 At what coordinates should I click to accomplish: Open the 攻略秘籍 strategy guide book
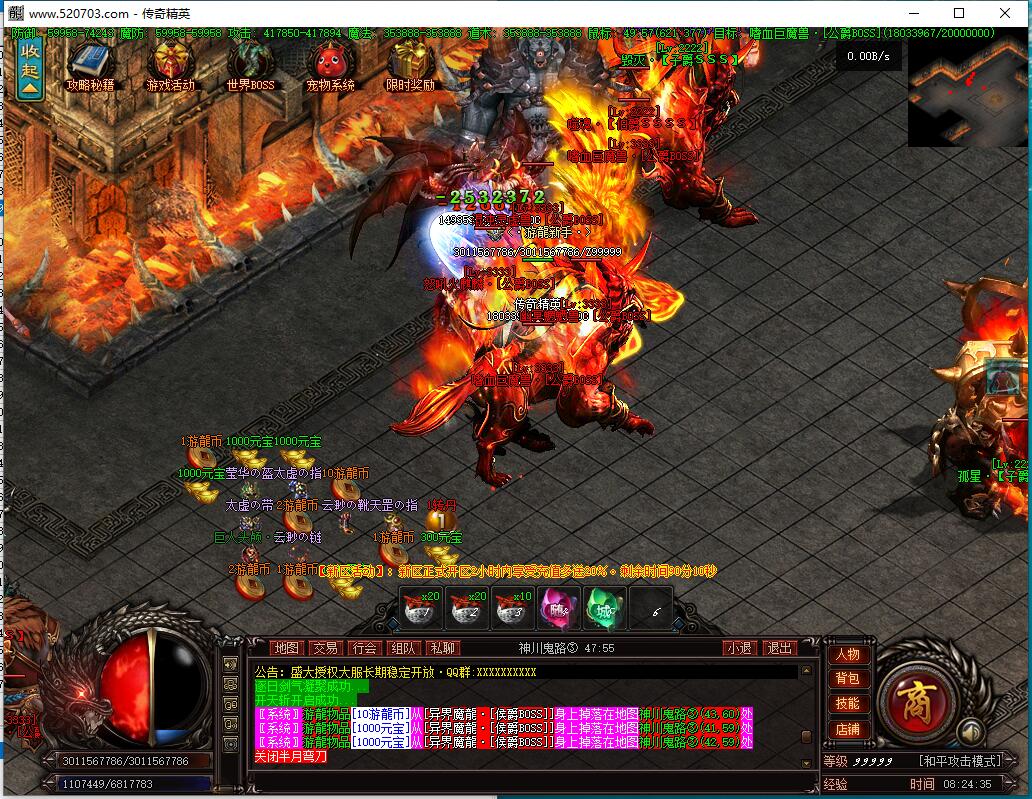pyautogui.click(x=90, y=66)
